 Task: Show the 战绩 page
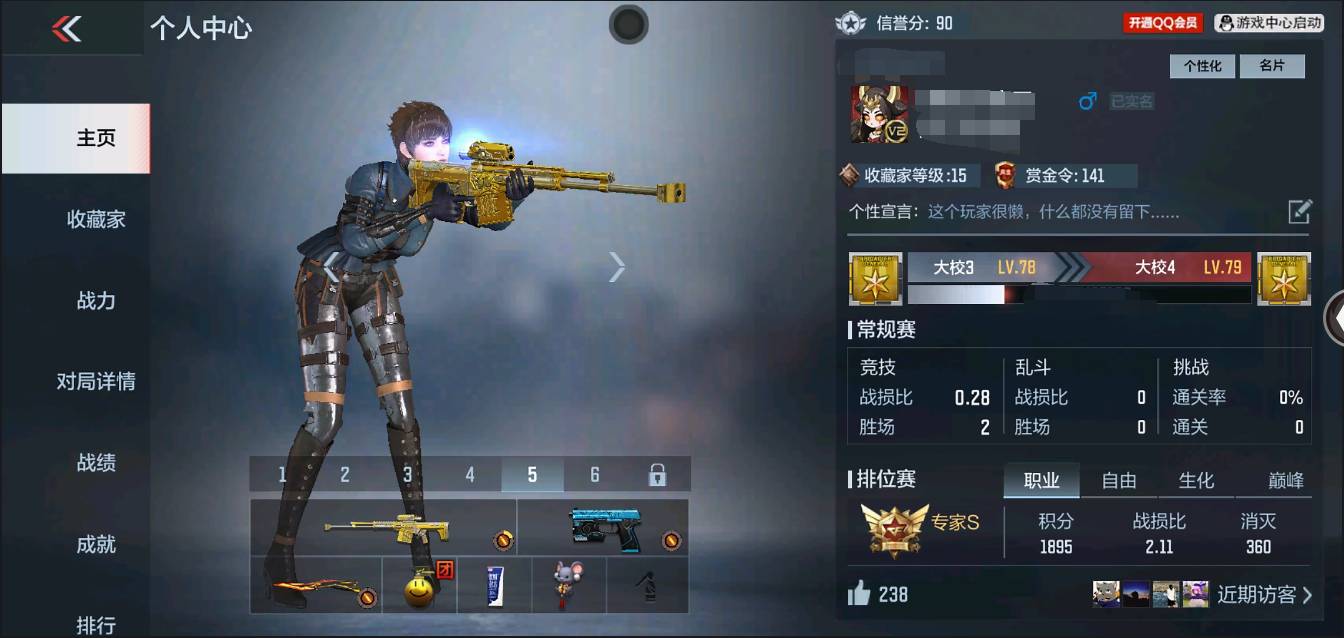(96, 462)
